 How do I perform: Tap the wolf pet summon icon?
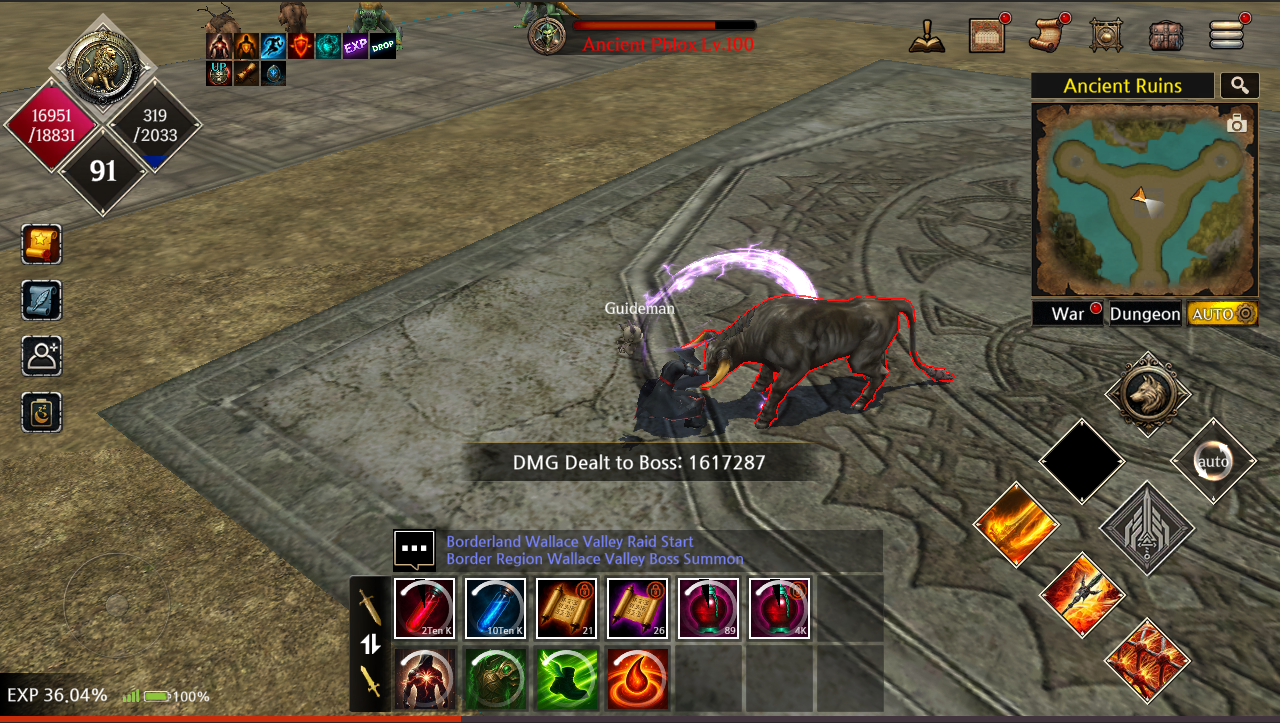[1147, 394]
